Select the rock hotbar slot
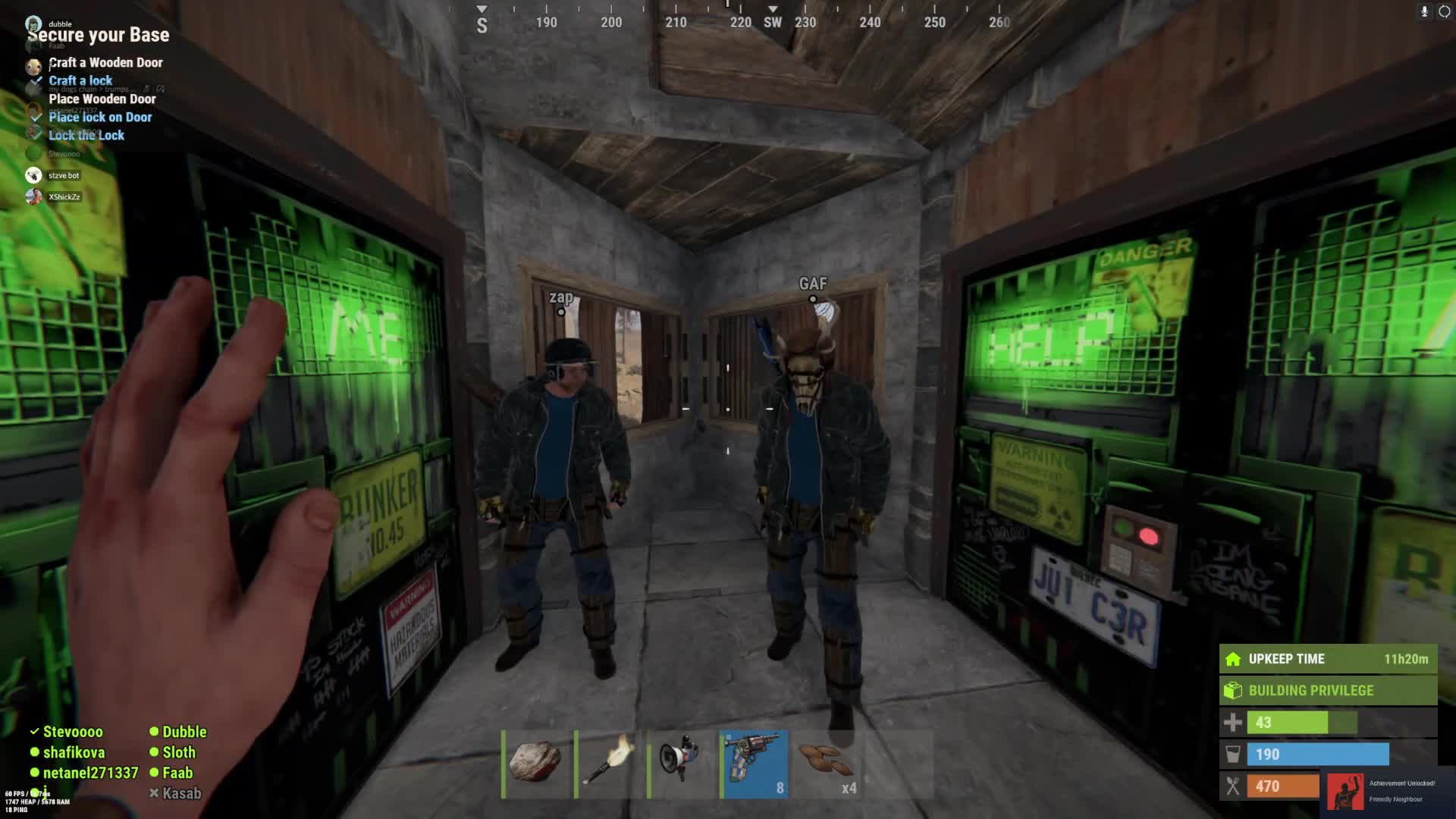Viewport: 1456px width, 819px height. click(535, 763)
